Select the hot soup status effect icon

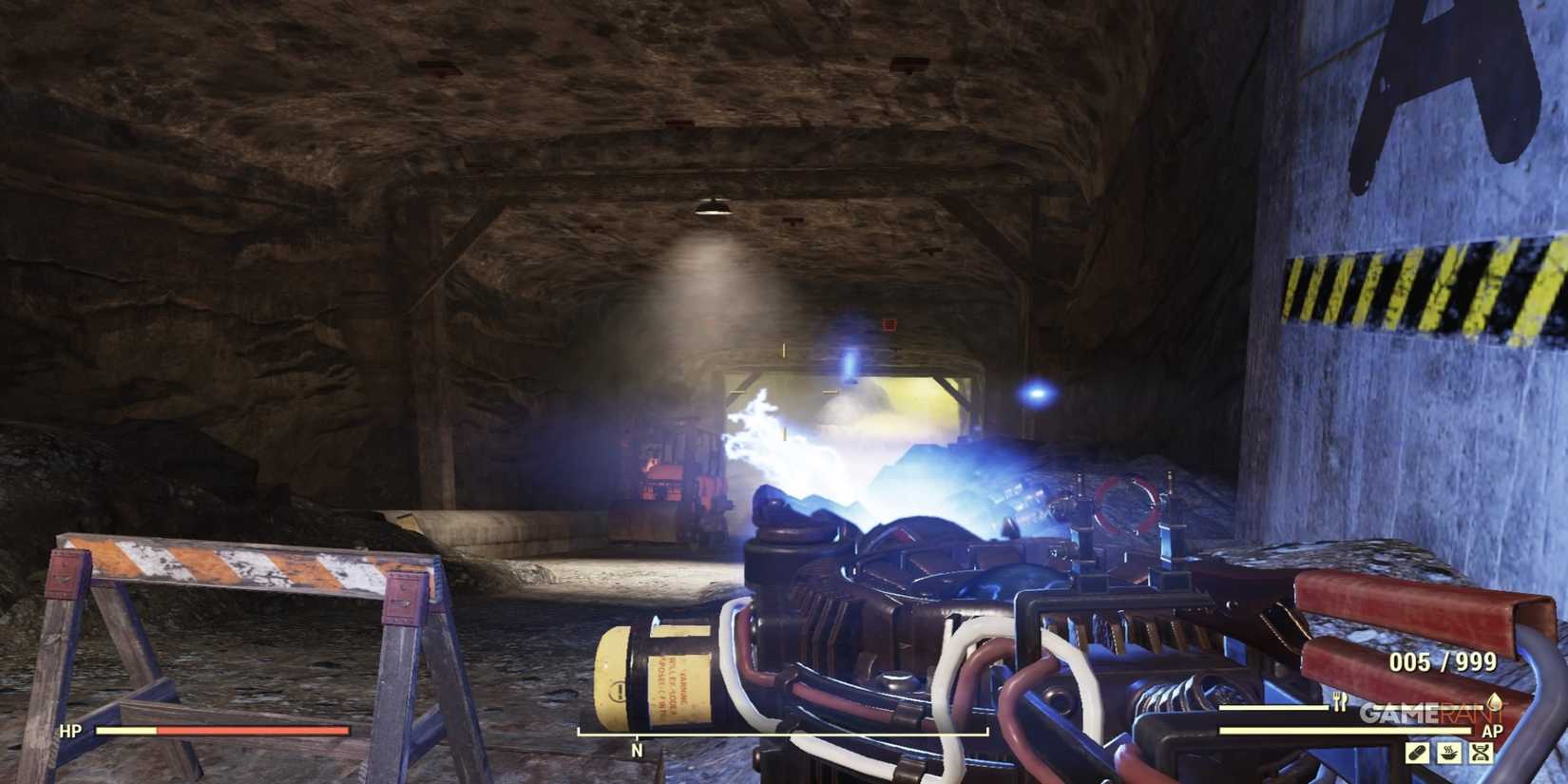pos(1449,753)
